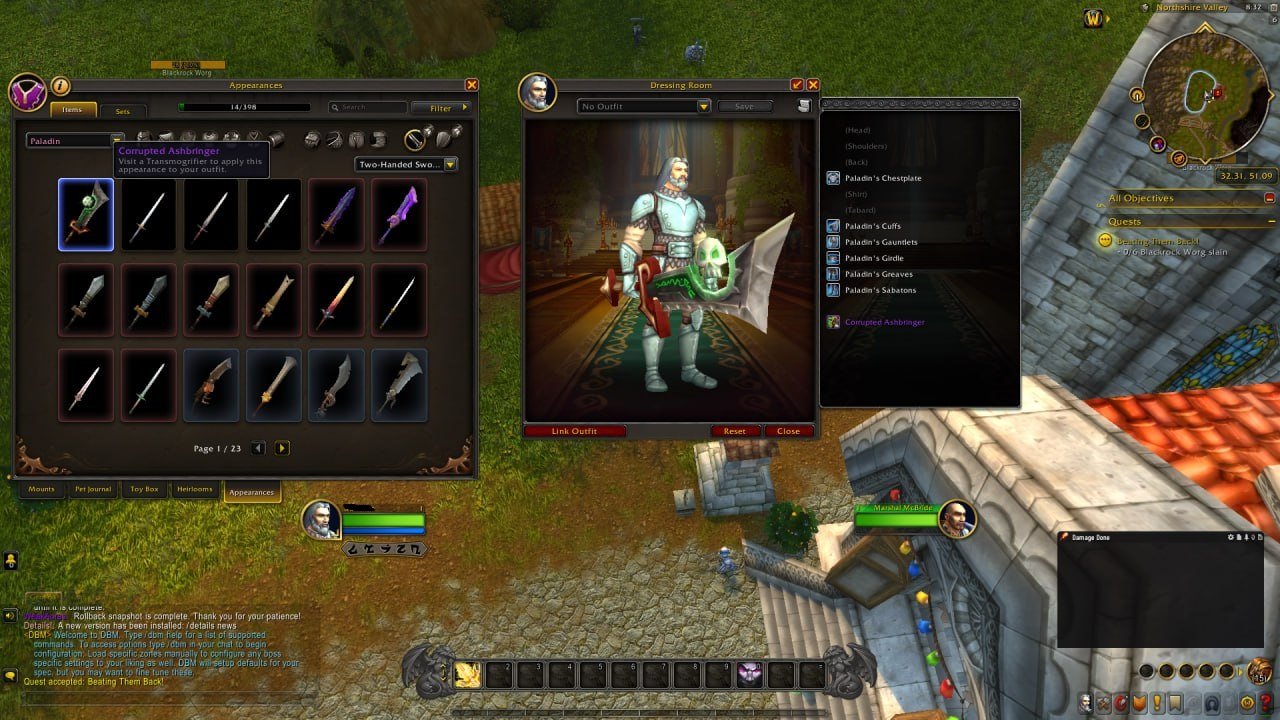Click the highlighted main-hand weapon slot icon
Viewport: 1280px width, 720px height.
tap(413, 140)
